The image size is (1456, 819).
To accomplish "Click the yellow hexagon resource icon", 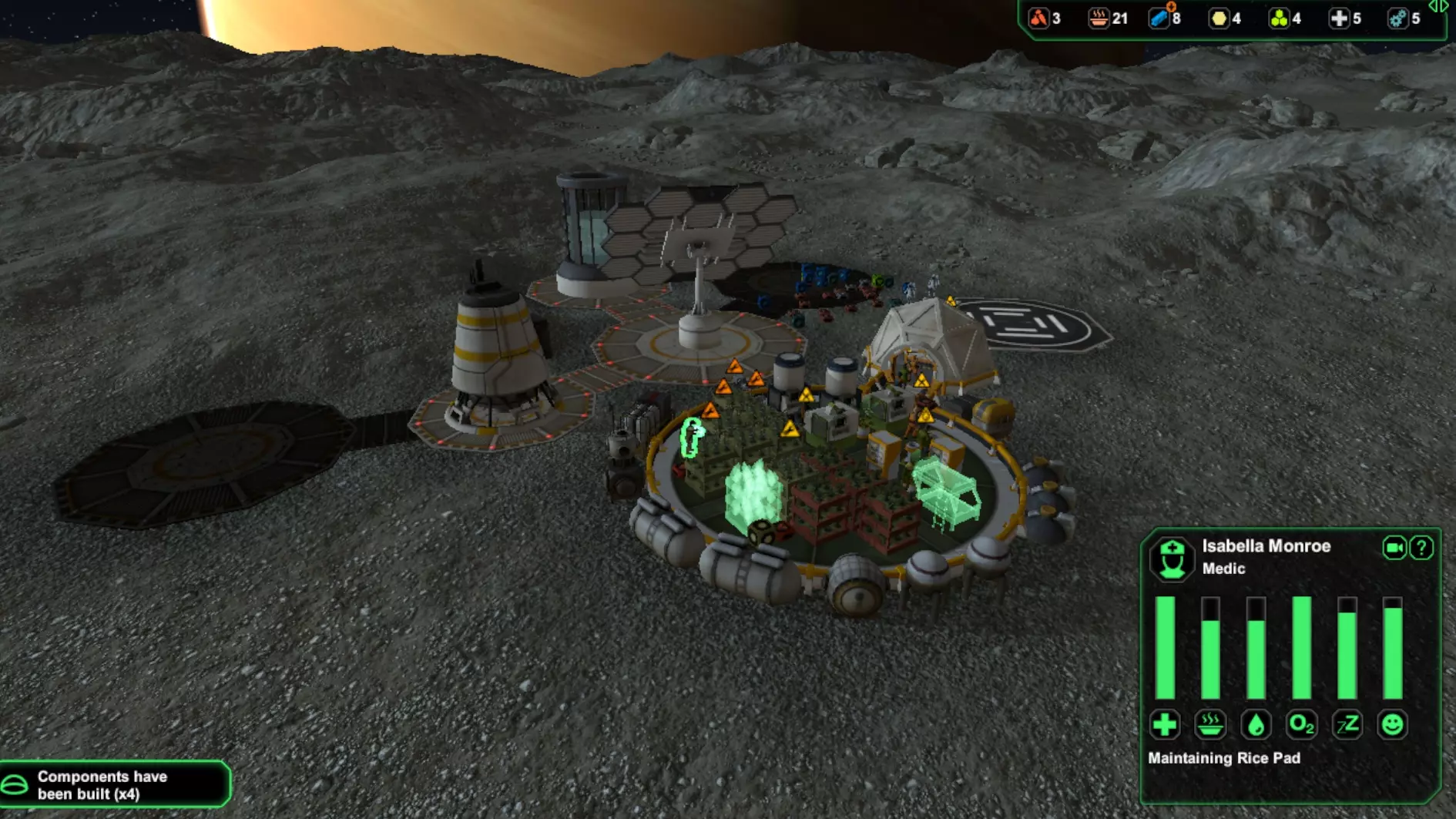I will [1219, 18].
